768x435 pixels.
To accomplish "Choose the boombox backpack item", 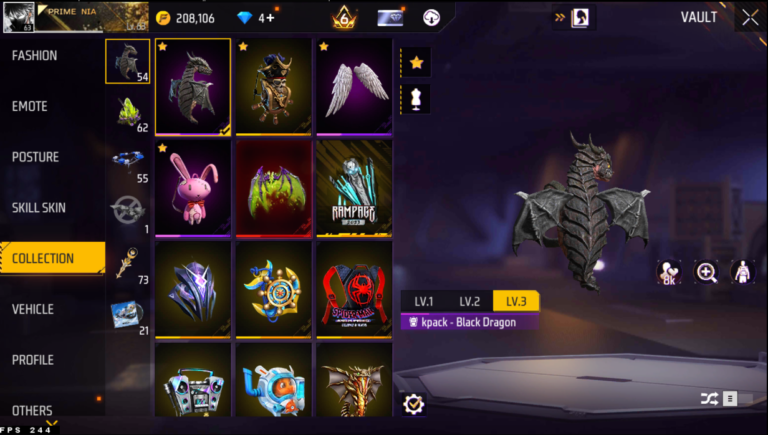I will pos(193,382).
